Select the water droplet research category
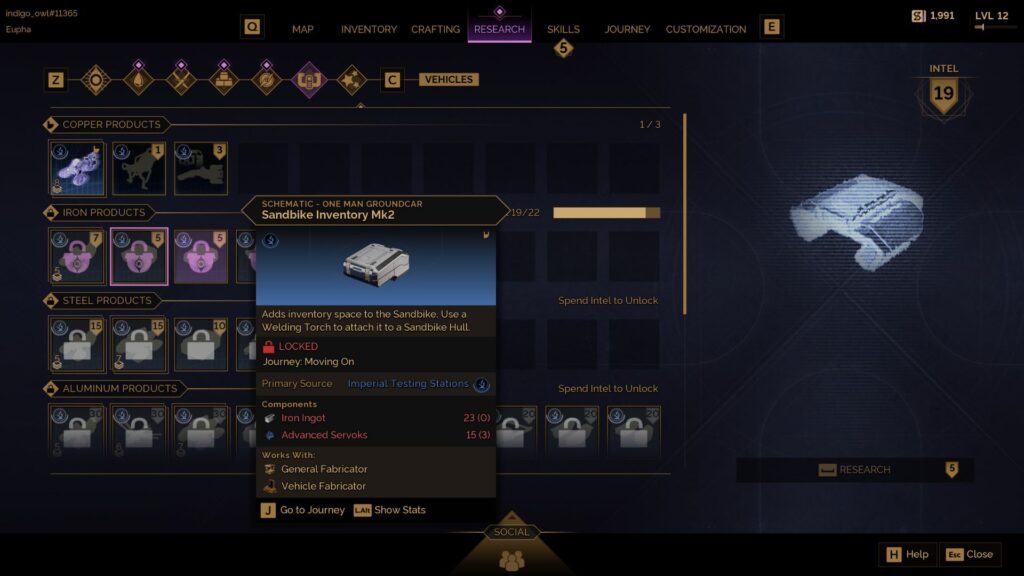The image size is (1024, 576). [138, 79]
